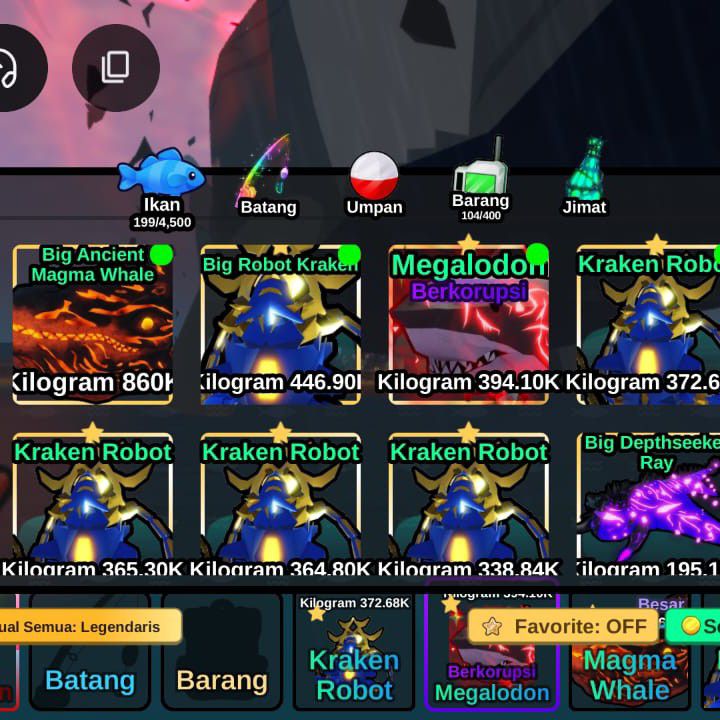Select the Big Ancient Magma Whale fish
720x720 pixels.
[x=93, y=325]
